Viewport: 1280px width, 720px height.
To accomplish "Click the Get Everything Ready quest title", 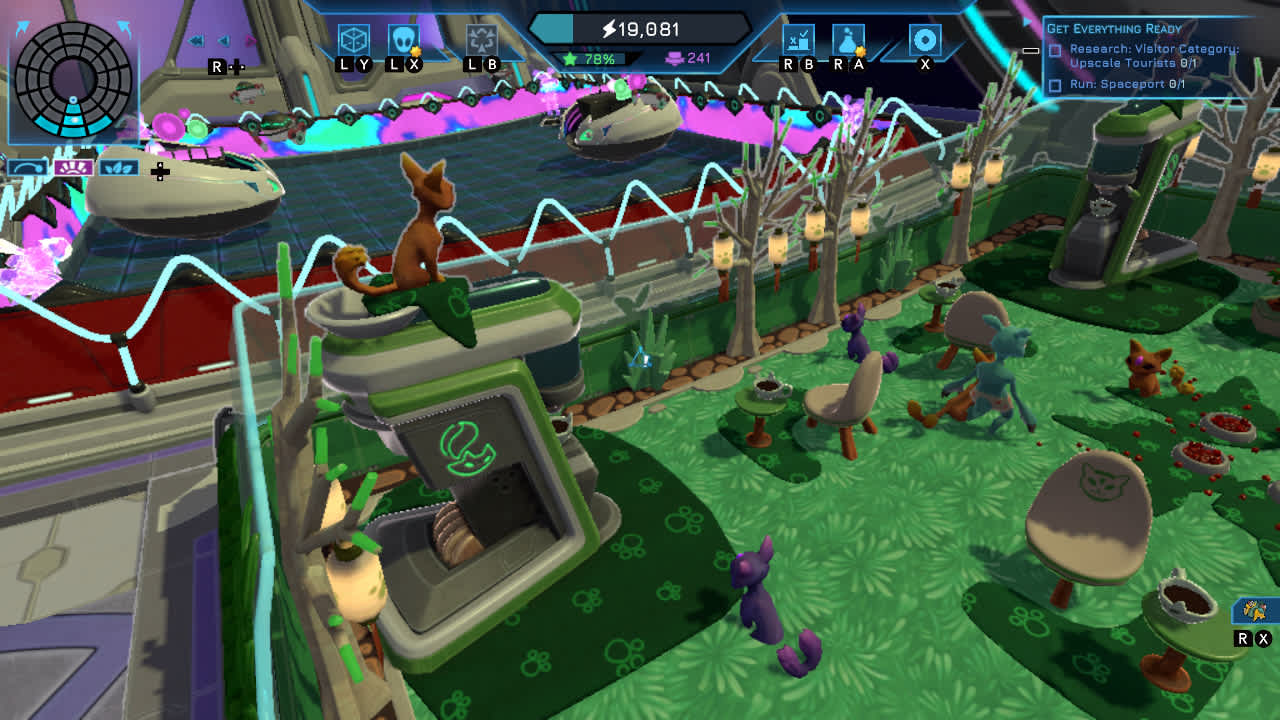I will [x=1113, y=28].
